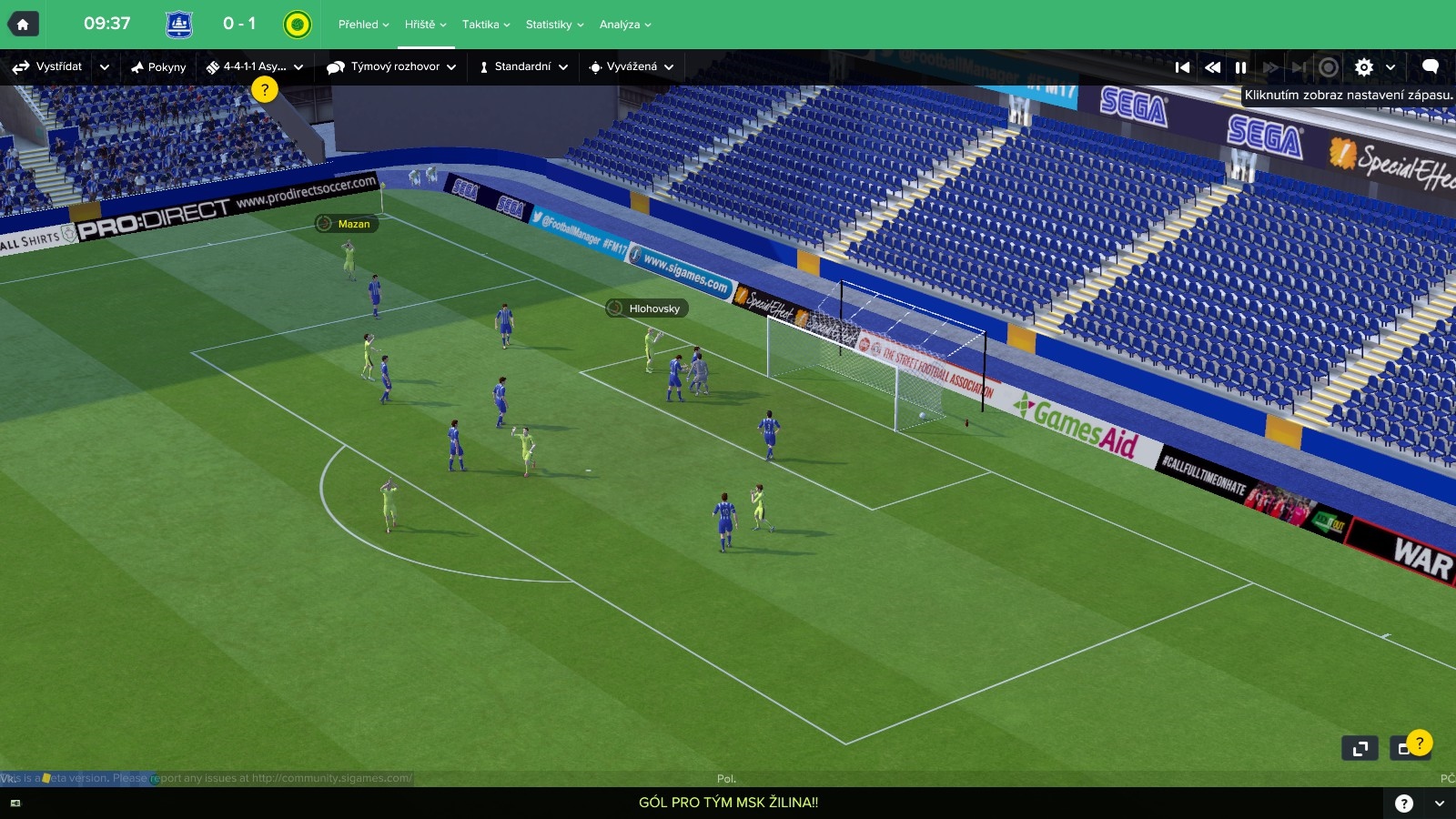Switch to the Hřiště tab
This screenshot has width=1456, height=819.
pos(425,25)
